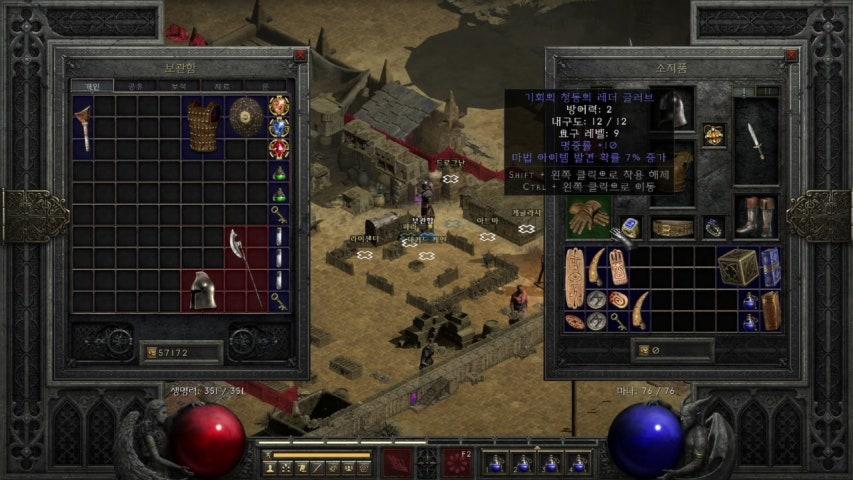This screenshot has width=853, height=480.
Task: Click the equipped leather gloves slot
Action: click(x=589, y=216)
